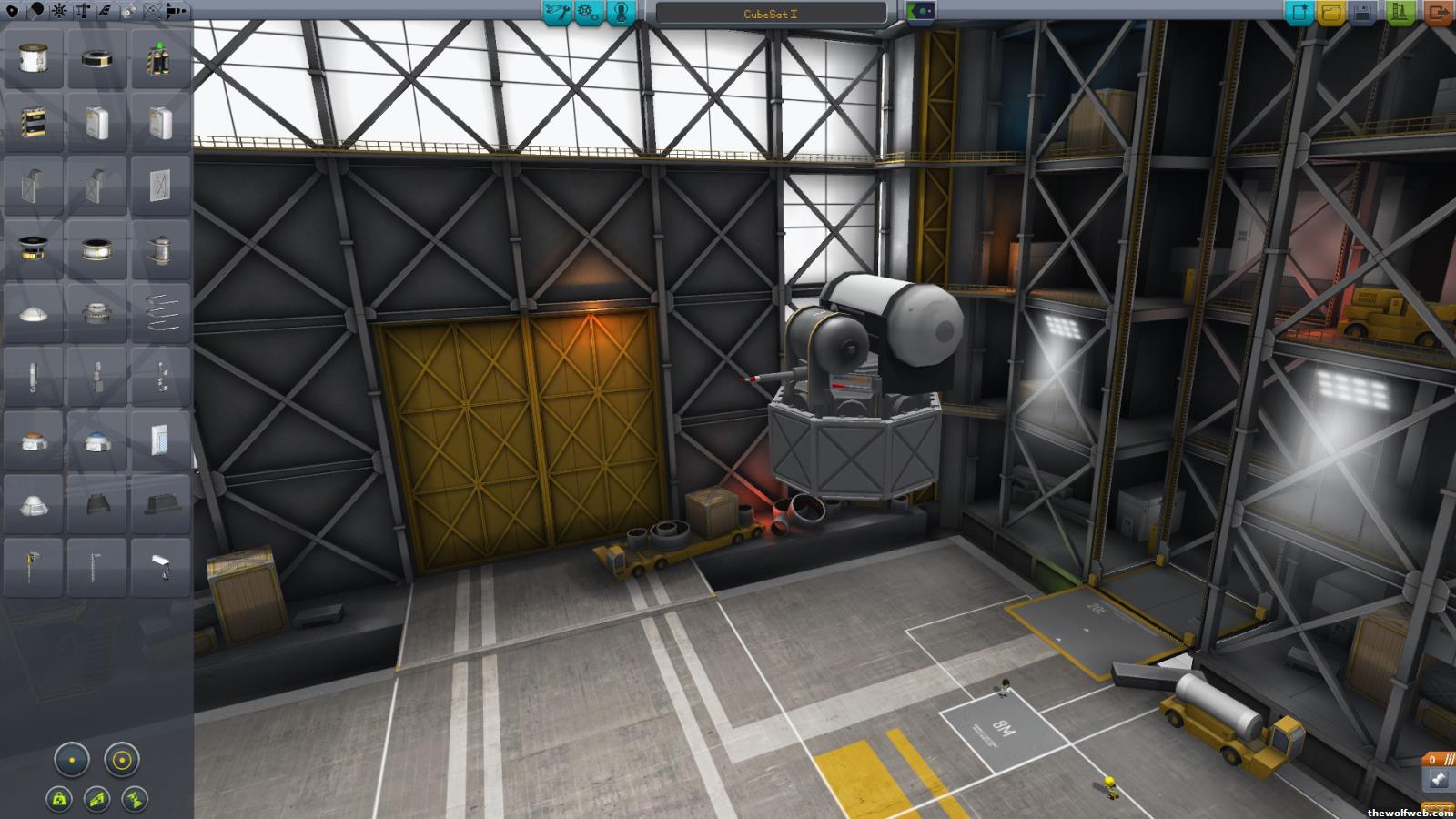Save the craft with the floppy disk

tap(1362, 13)
